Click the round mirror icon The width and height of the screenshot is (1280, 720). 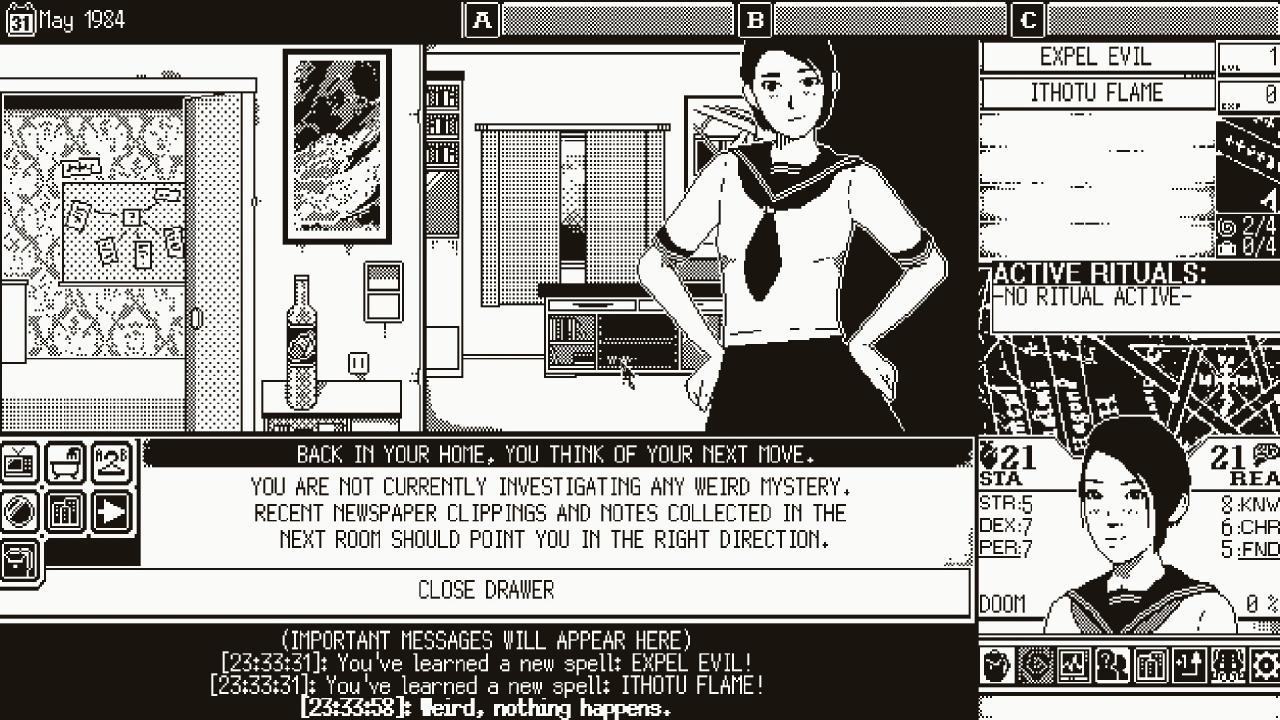click(20, 512)
